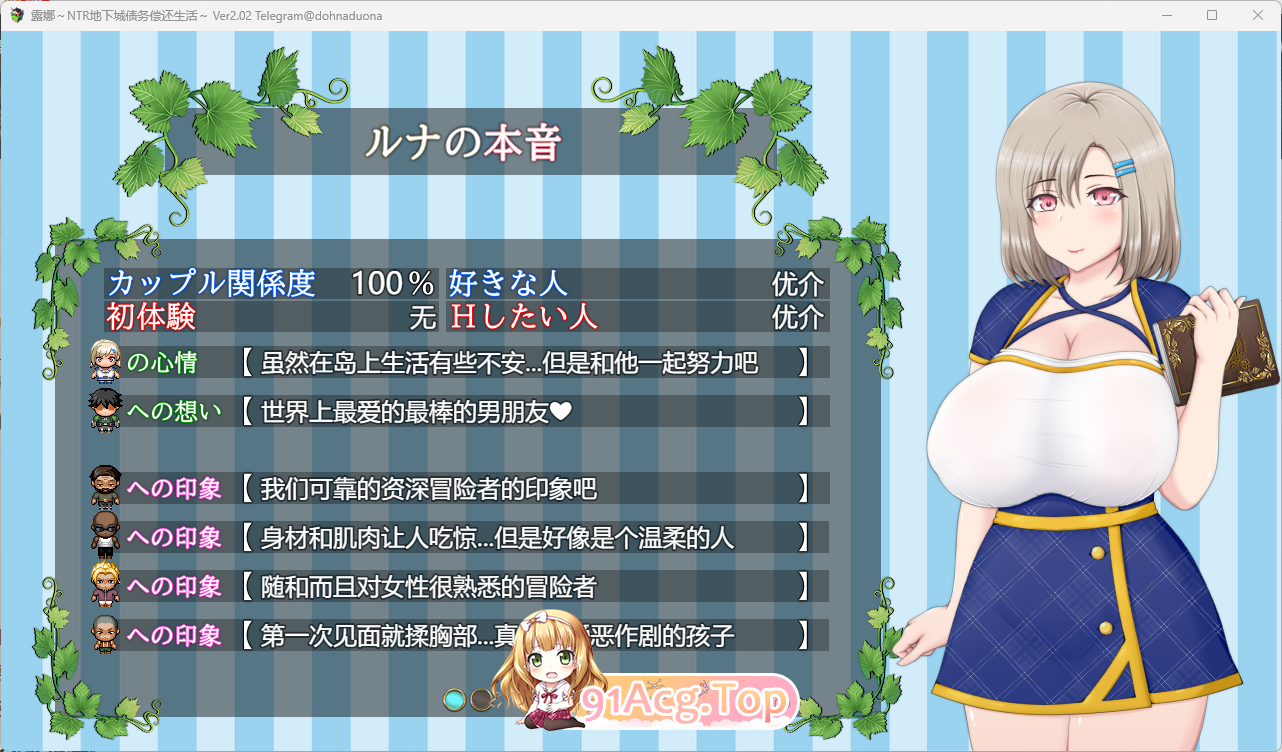Click the game icon in the title bar
Image resolution: width=1282 pixels, height=752 pixels.
(x=17, y=15)
